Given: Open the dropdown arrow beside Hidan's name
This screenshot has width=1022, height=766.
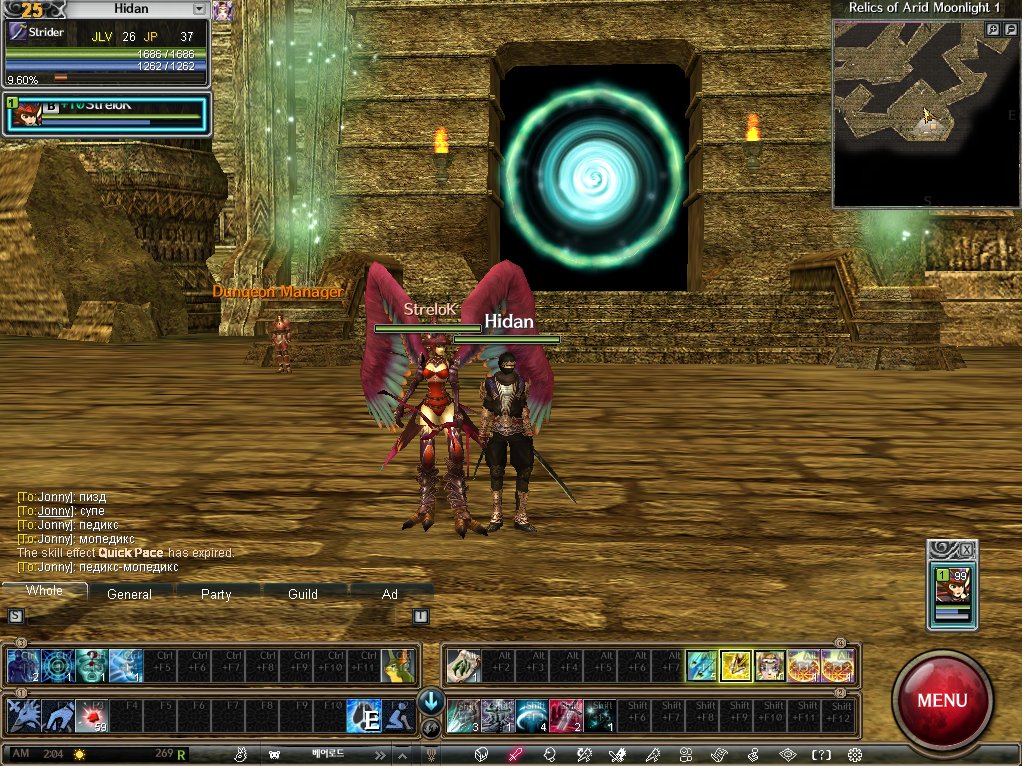Looking at the screenshot, I should pyautogui.click(x=199, y=9).
